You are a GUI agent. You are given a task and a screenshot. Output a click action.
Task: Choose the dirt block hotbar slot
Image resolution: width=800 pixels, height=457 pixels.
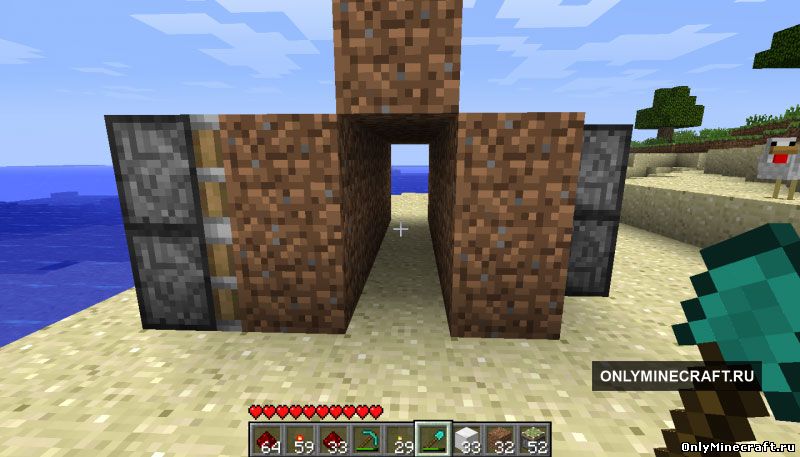coord(499,436)
